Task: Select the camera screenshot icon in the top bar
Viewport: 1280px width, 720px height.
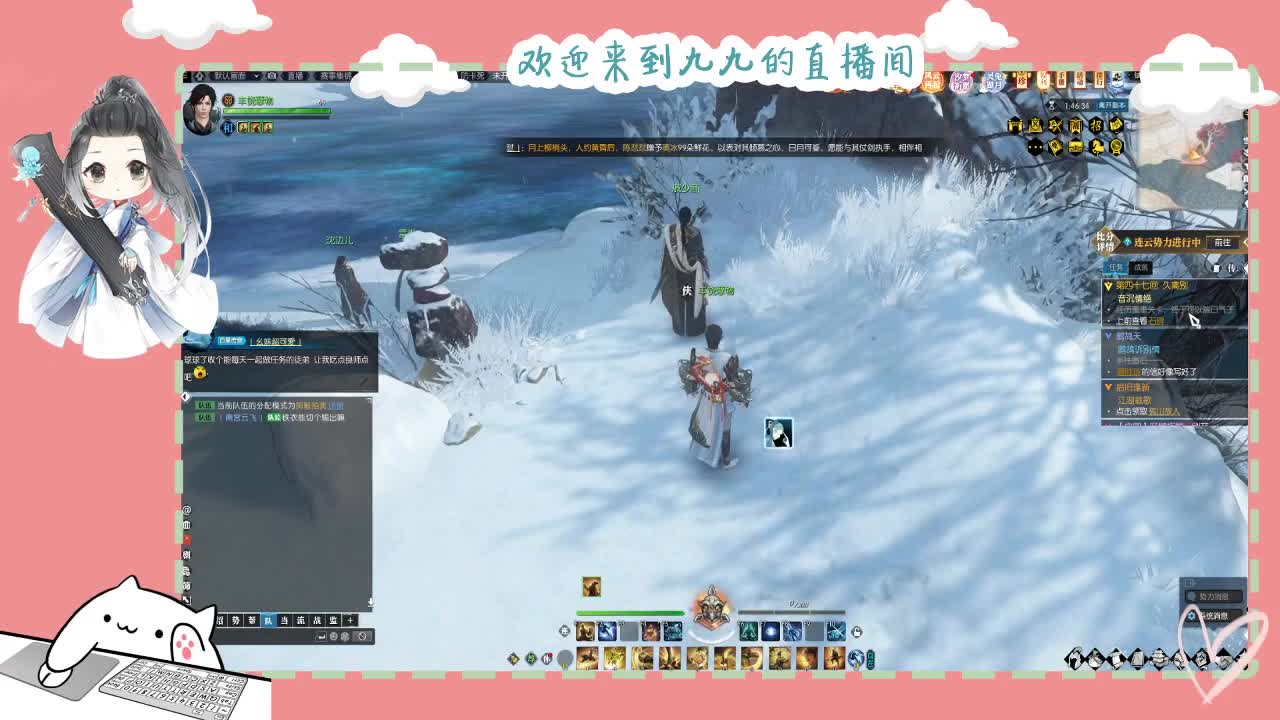Action: pos(271,76)
